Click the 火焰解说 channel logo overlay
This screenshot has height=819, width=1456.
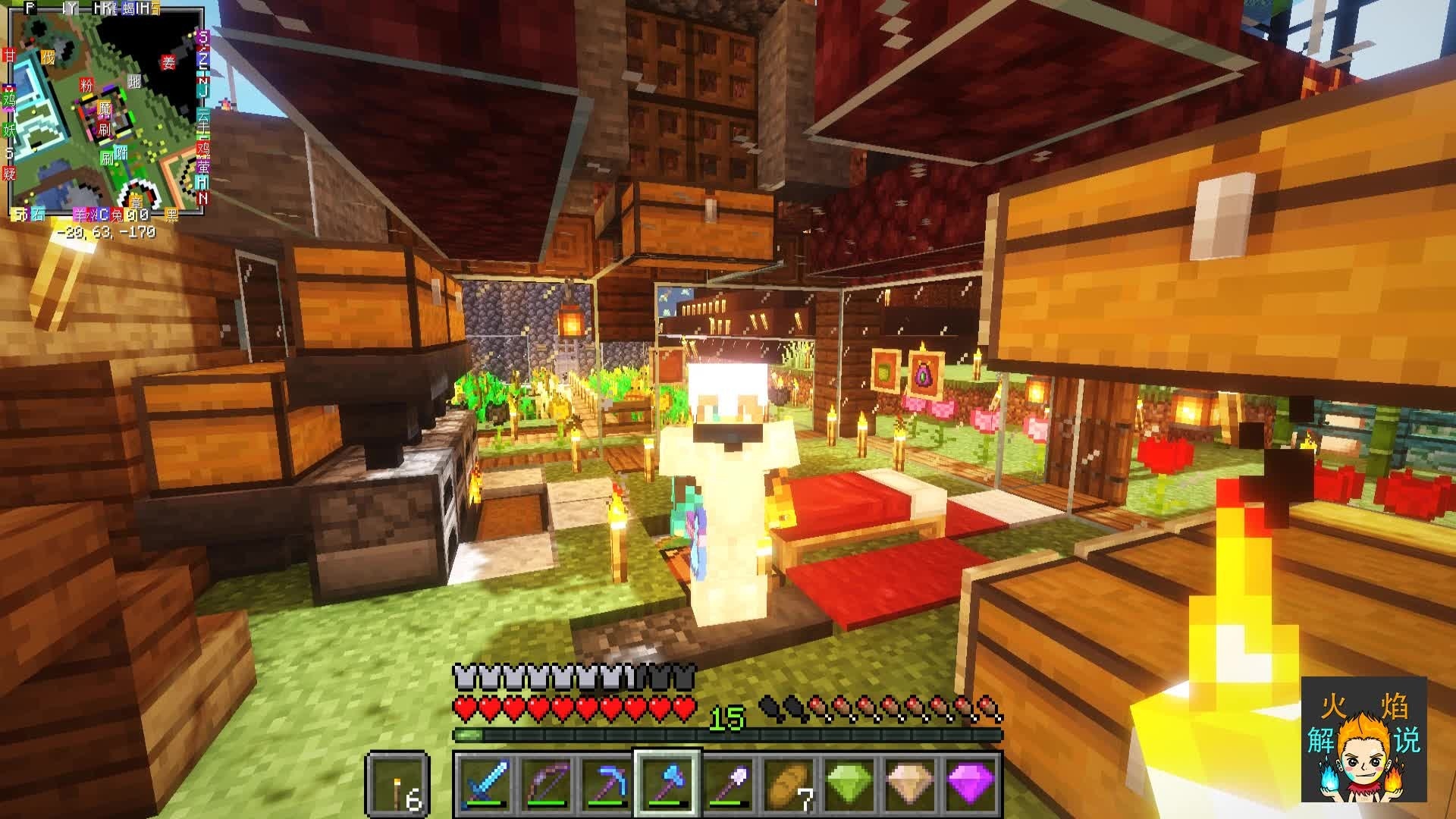(1363, 739)
